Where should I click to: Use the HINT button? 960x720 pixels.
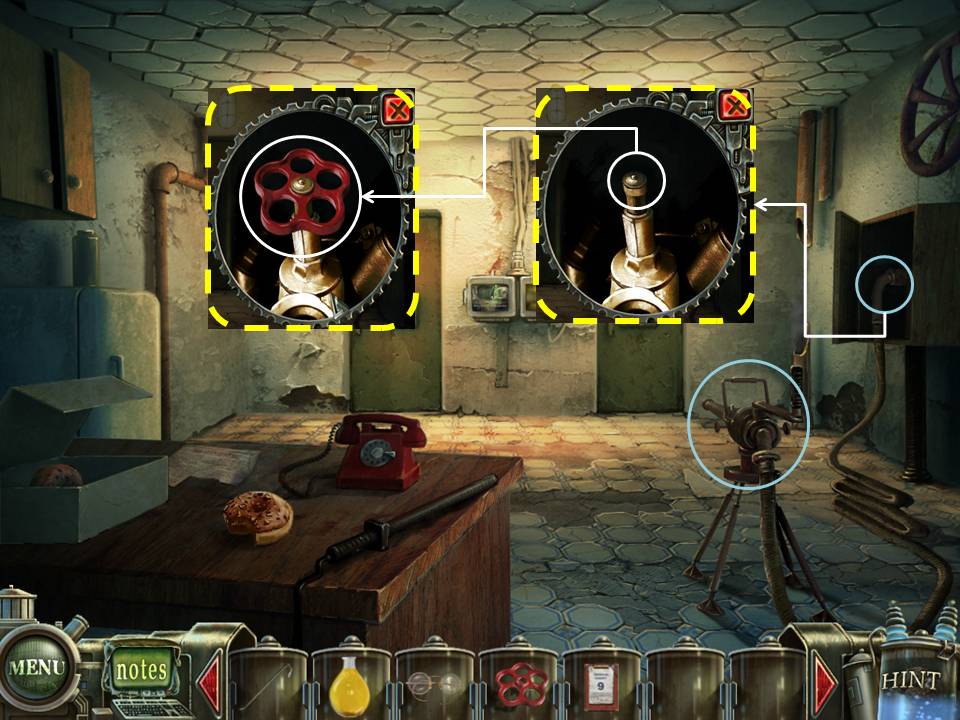tap(910, 681)
